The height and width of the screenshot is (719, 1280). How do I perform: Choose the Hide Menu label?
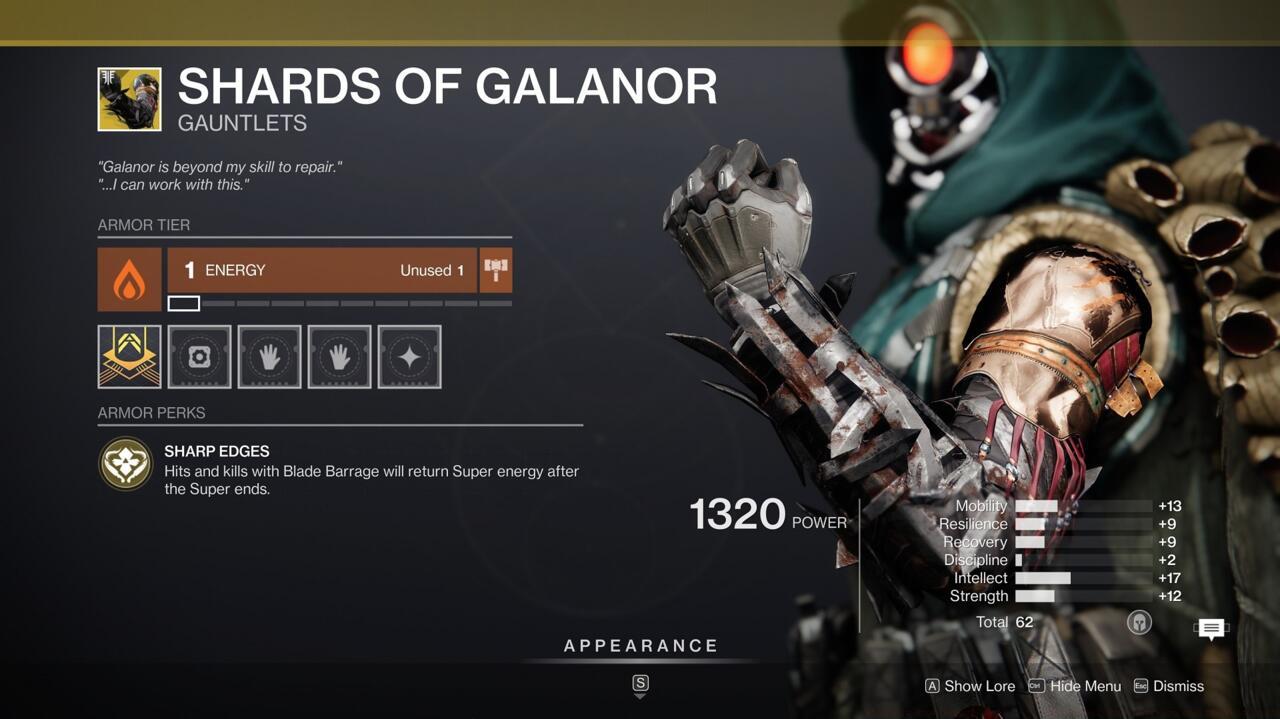[1085, 686]
